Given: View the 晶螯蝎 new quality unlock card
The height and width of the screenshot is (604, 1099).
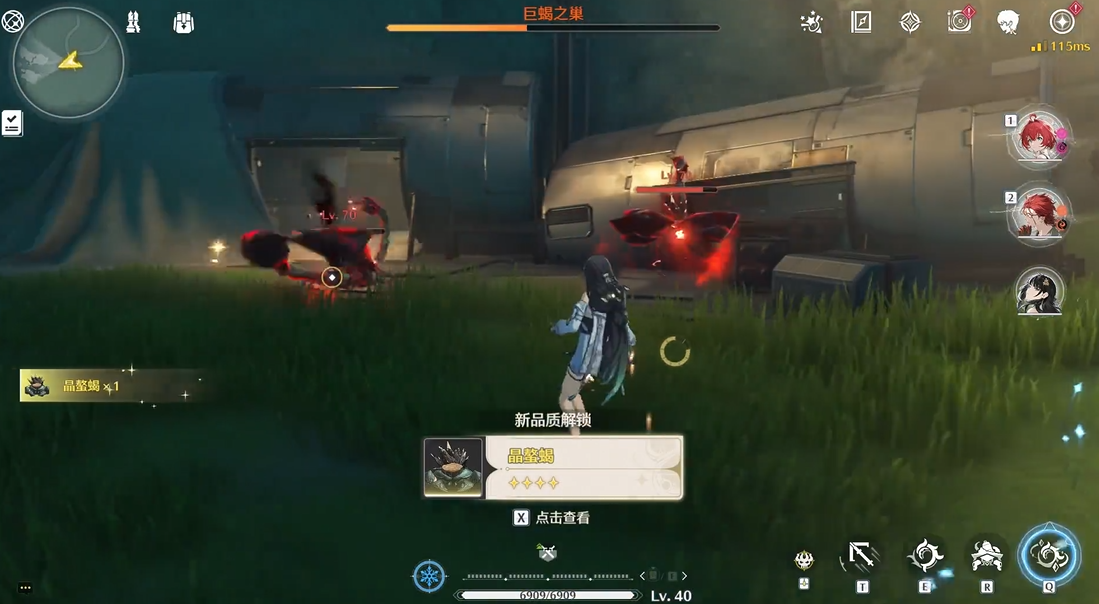Looking at the screenshot, I should (x=553, y=467).
